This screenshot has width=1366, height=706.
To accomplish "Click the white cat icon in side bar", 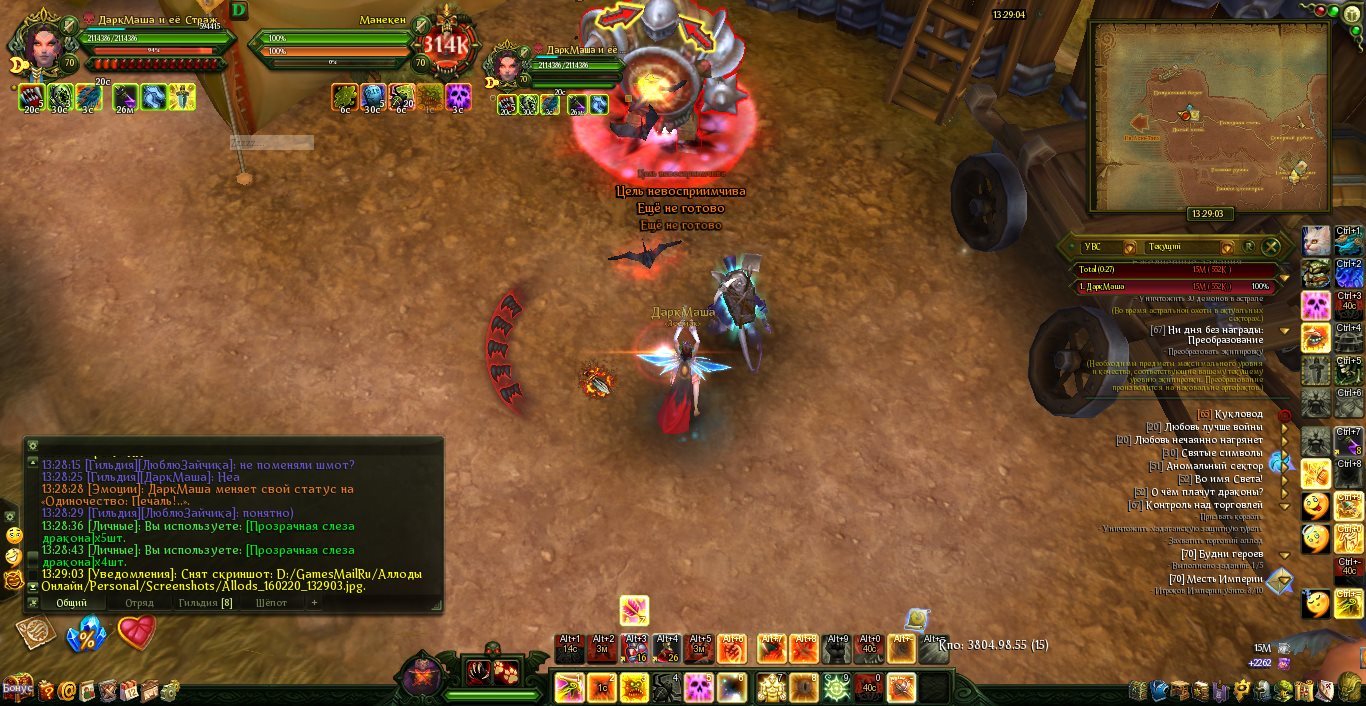I will [x=1315, y=241].
